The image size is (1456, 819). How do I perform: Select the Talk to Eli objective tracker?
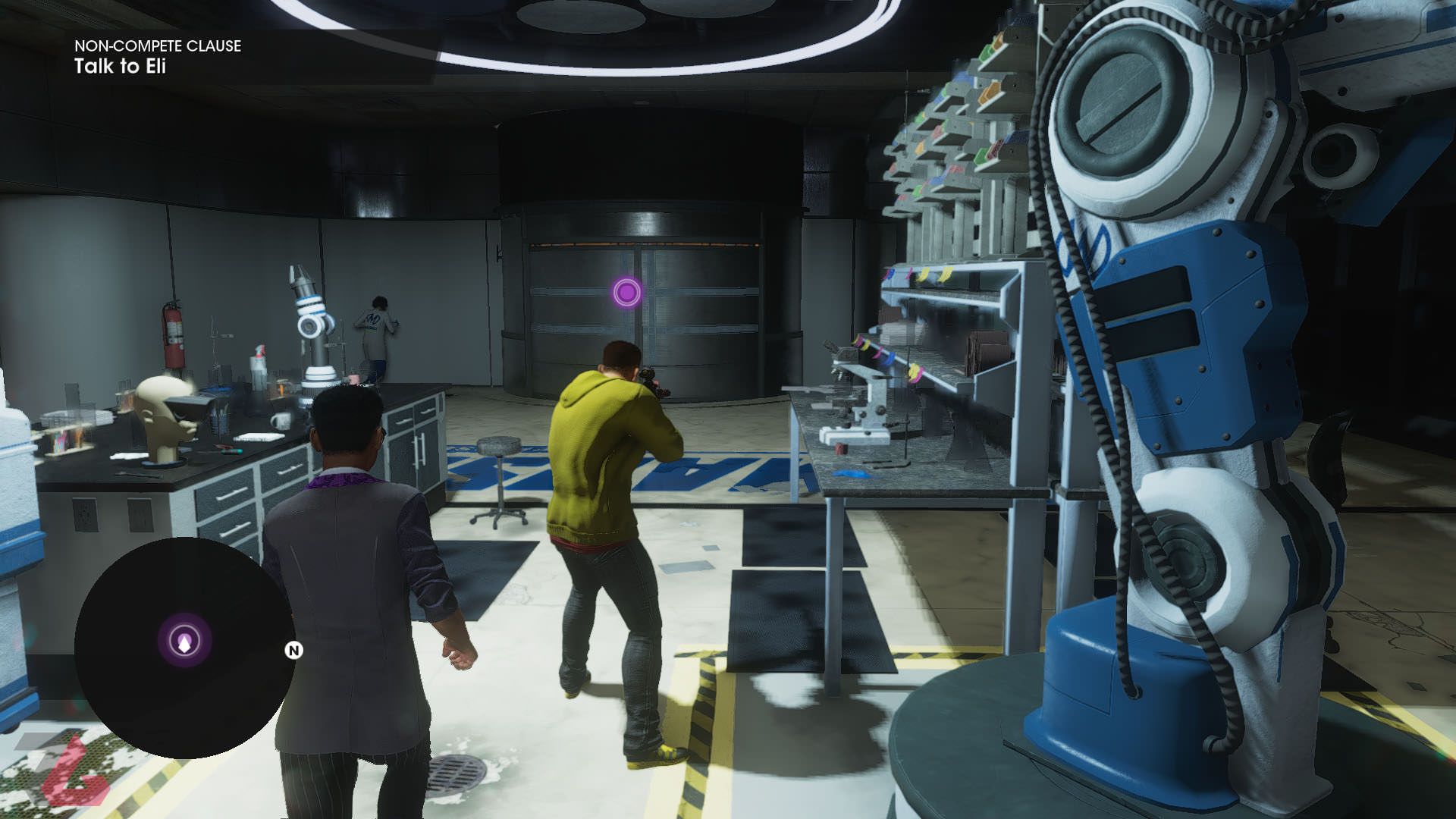(x=120, y=67)
